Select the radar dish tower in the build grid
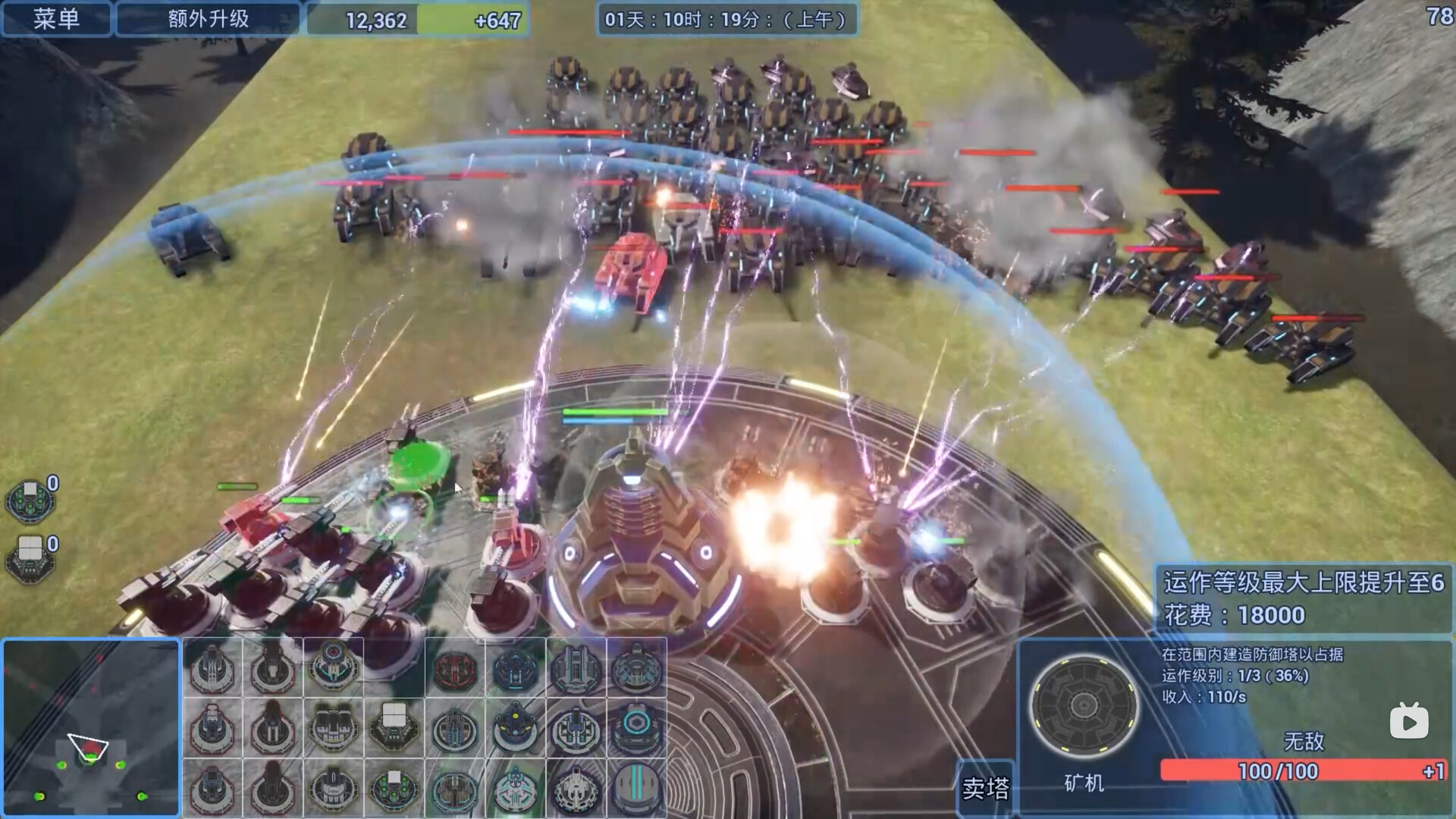The width and height of the screenshot is (1456, 819). click(x=331, y=669)
